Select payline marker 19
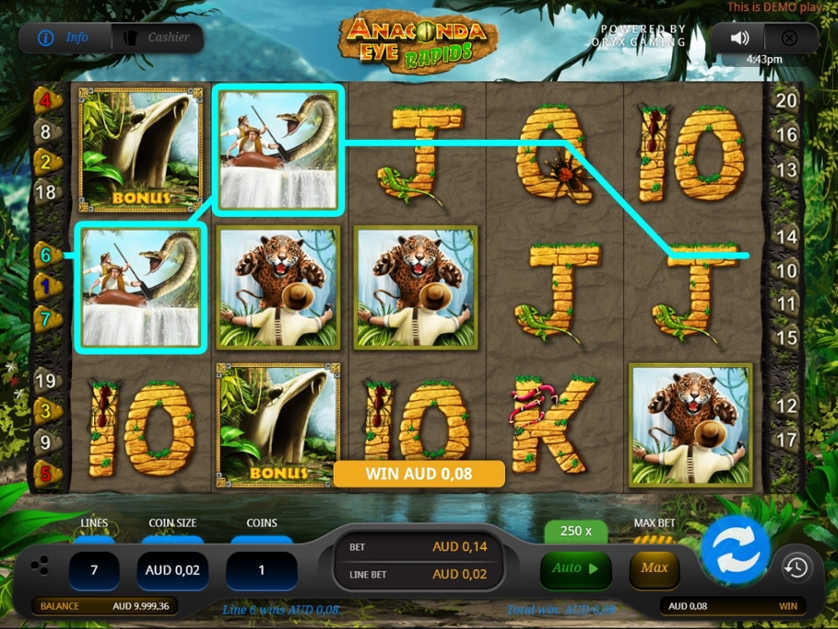Screen dimensions: 838x629 [x=45, y=381]
